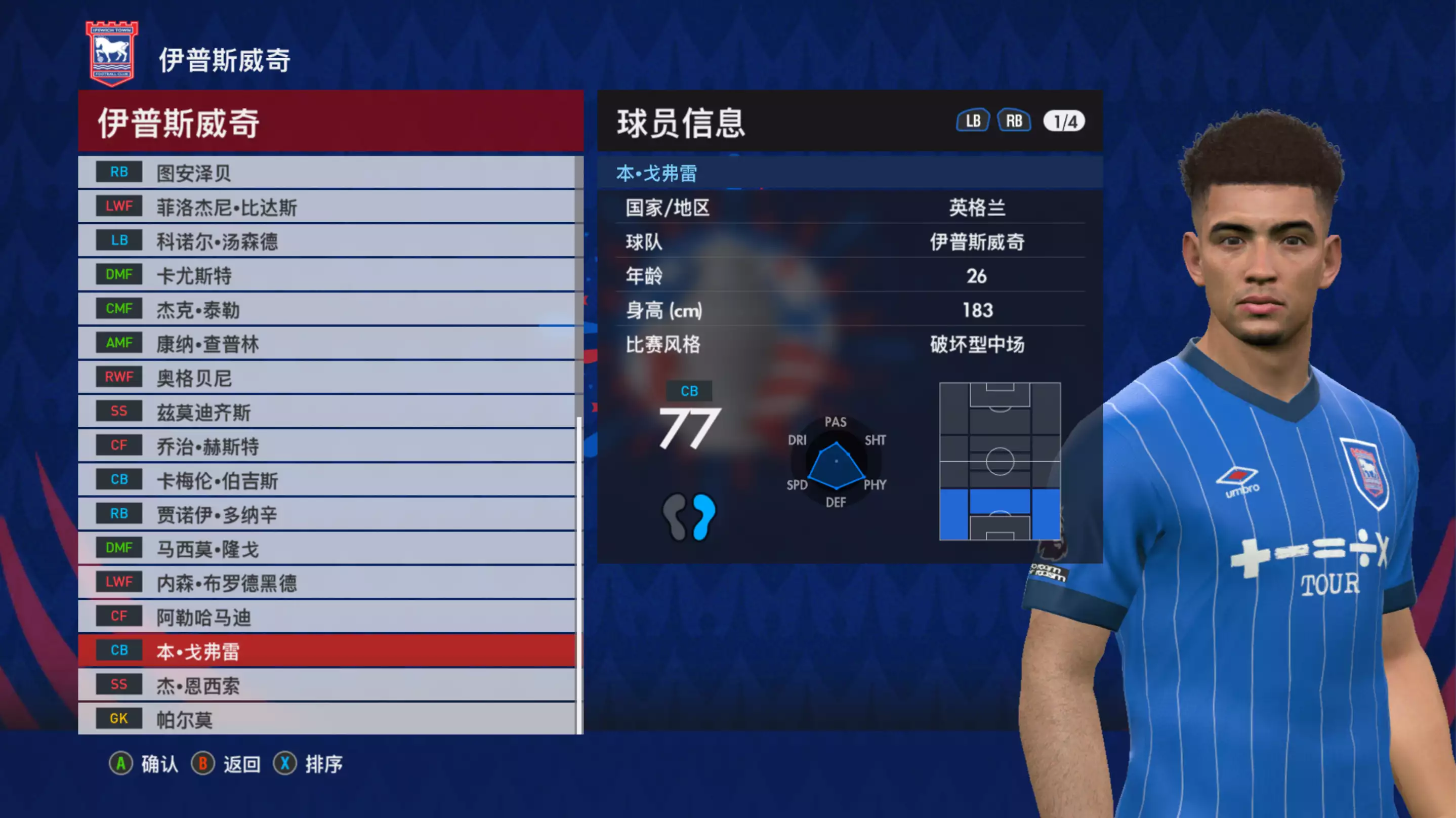Choose winger 内森•布罗德黑德
This screenshot has width=1456, height=818.
[327, 582]
